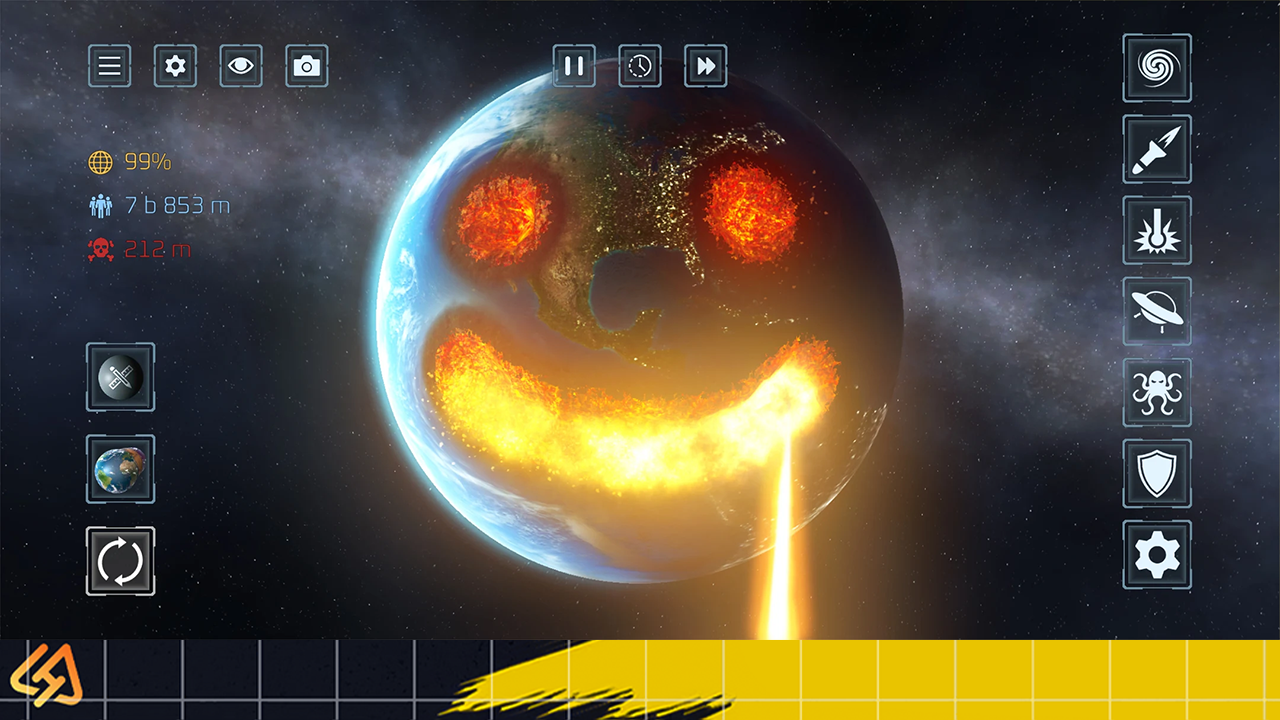Activate the laser beam weapon category
The image size is (1280, 720).
point(1157,230)
